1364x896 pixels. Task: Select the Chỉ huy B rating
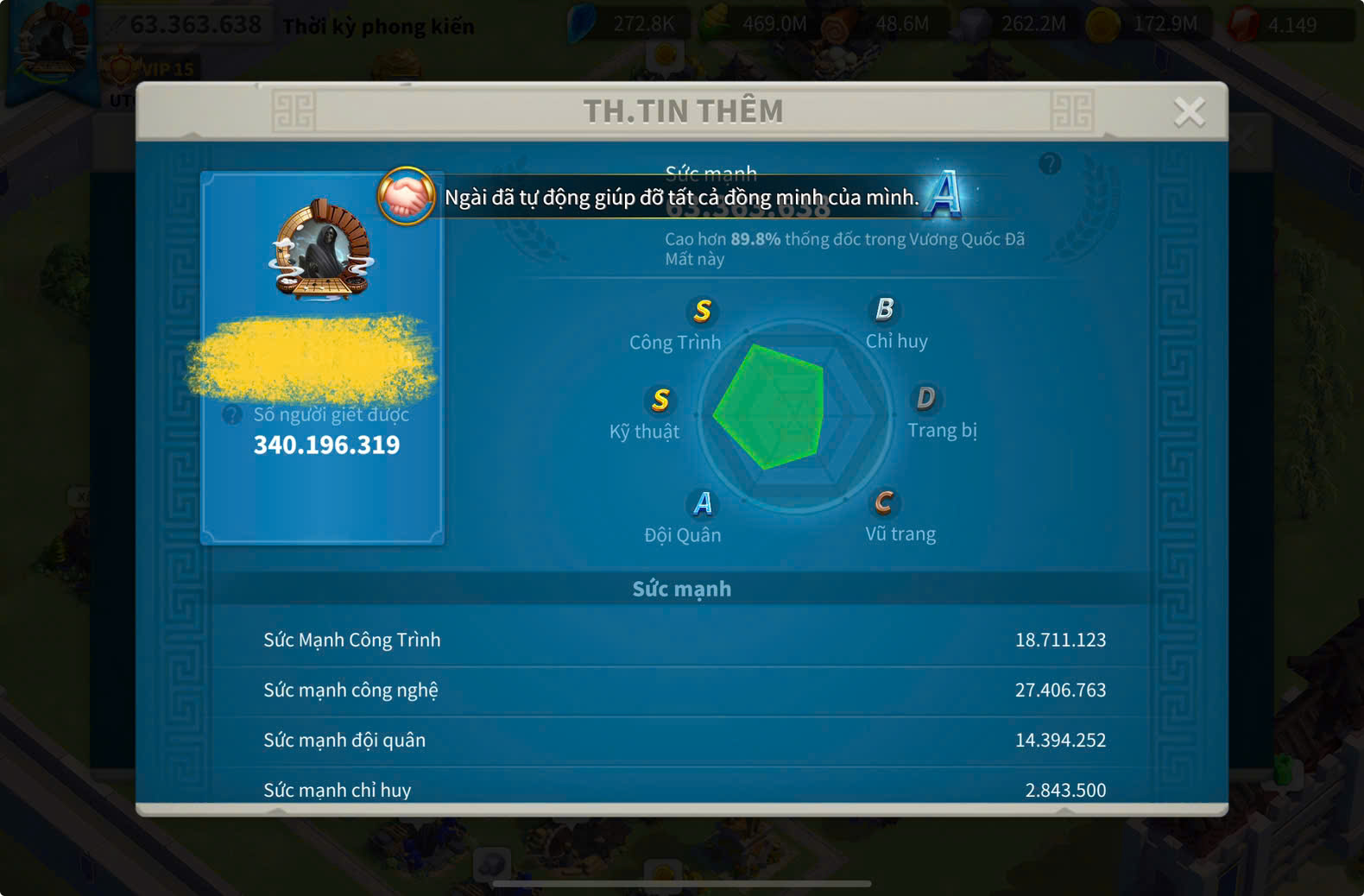pos(884,309)
